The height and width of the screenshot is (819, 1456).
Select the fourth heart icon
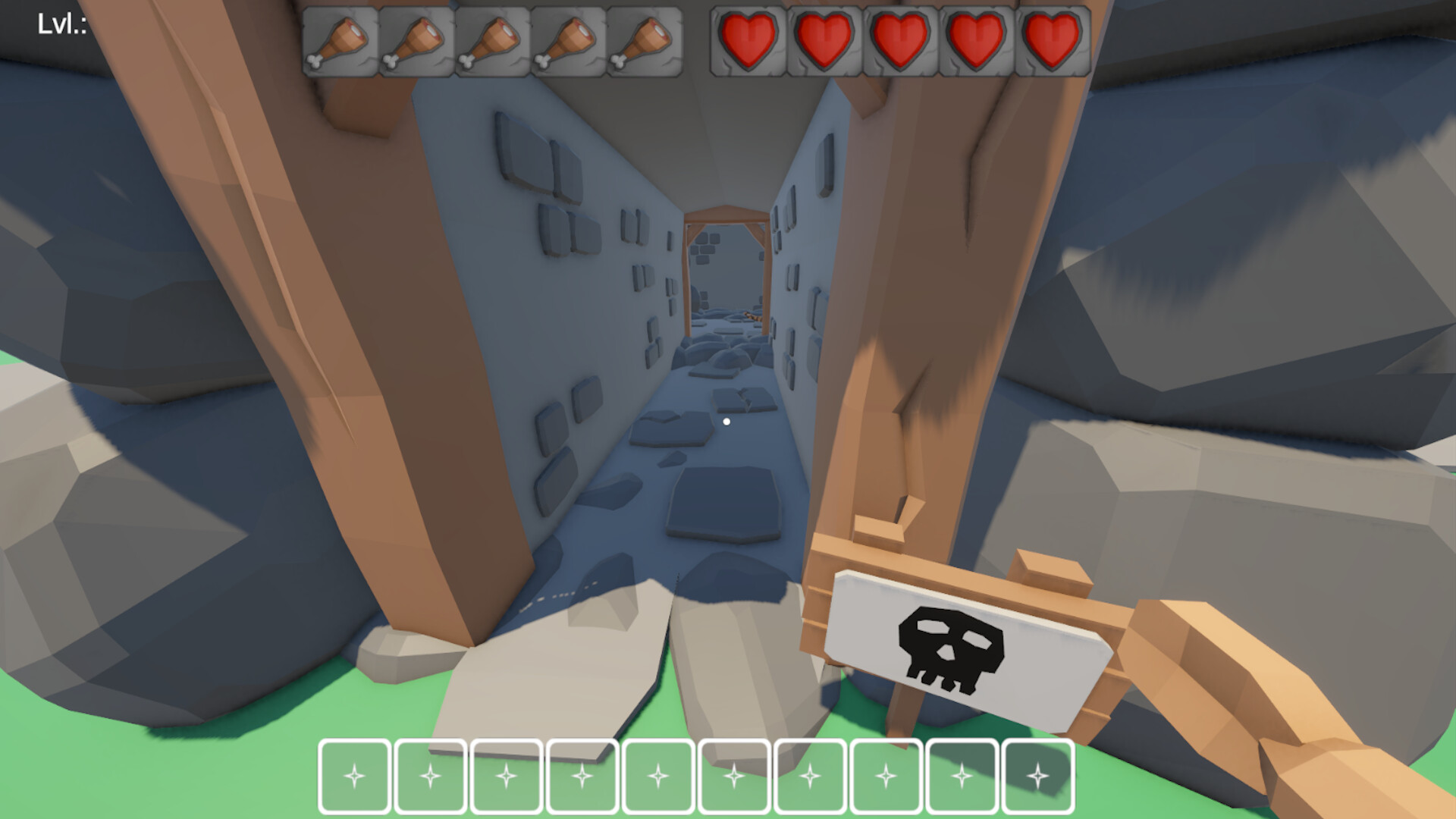(x=978, y=42)
